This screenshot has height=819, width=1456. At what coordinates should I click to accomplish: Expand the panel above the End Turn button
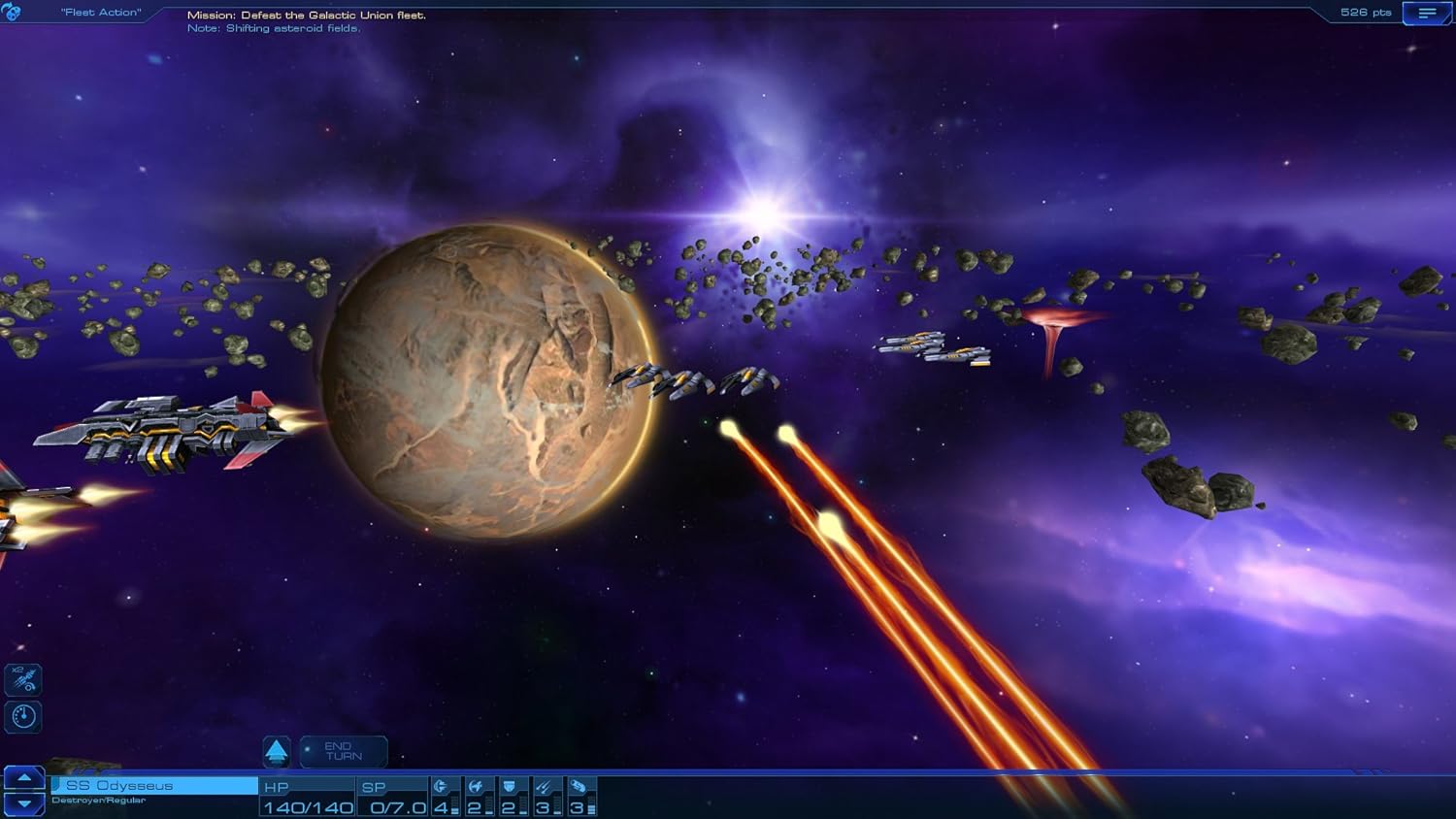pyautogui.click(x=276, y=750)
